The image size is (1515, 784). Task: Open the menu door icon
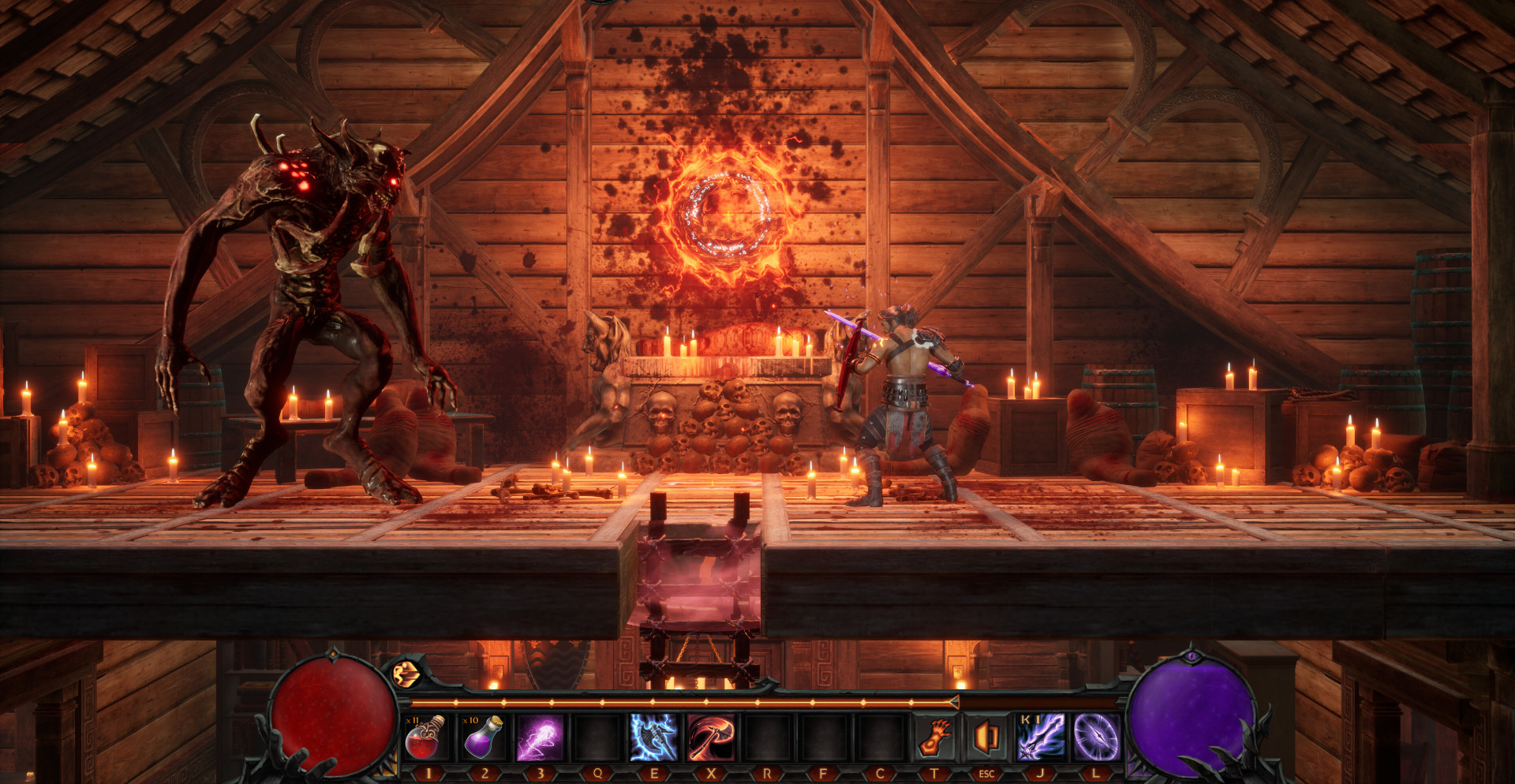click(986, 737)
